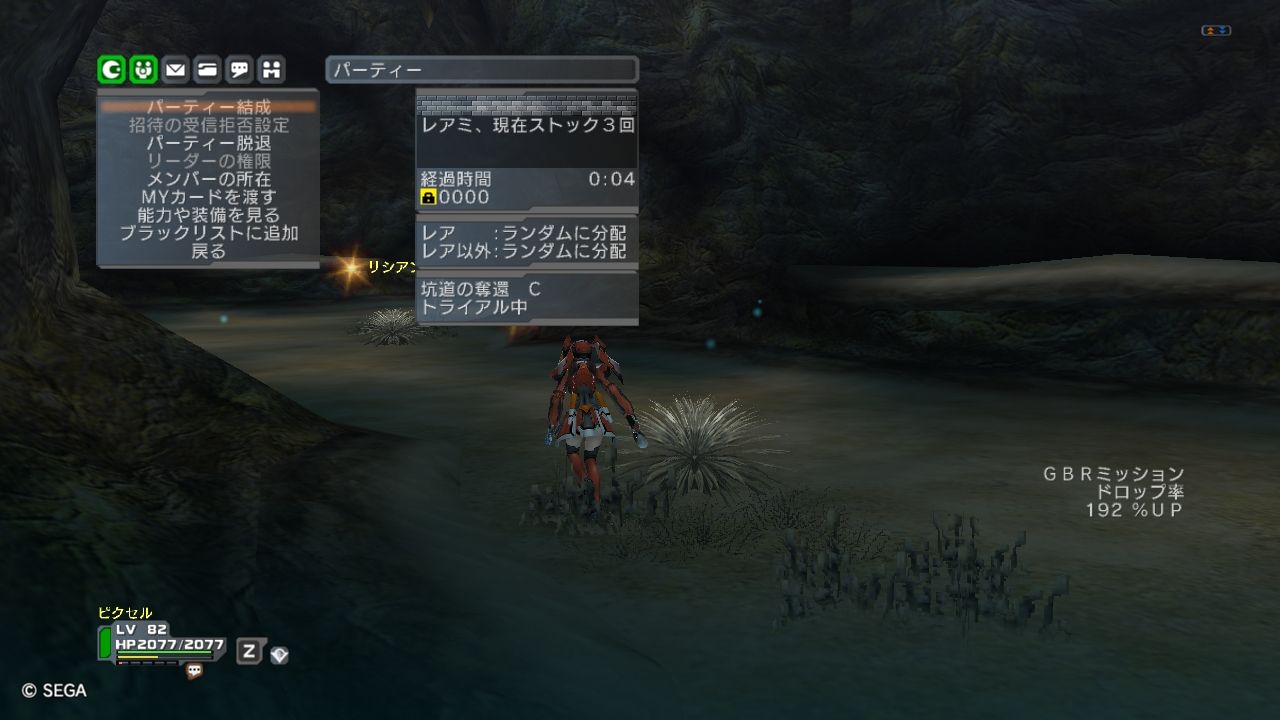Open the two-figure community icon tab
Screen dimensions: 1280x720
coord(271,69)
